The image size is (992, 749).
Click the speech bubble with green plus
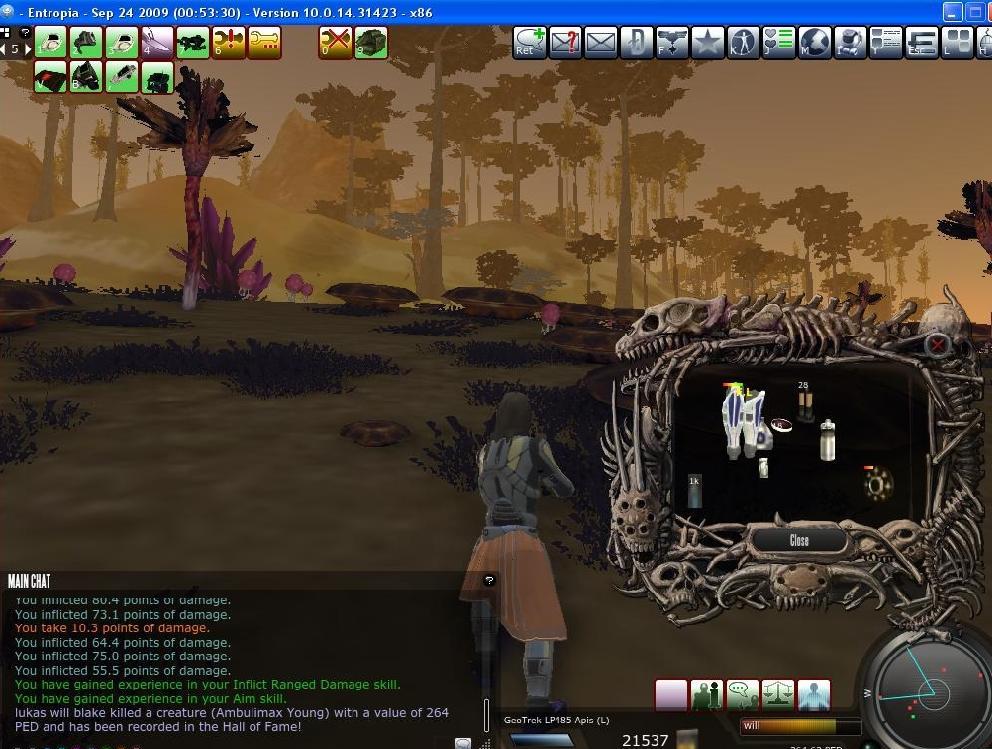coord(530,42)
